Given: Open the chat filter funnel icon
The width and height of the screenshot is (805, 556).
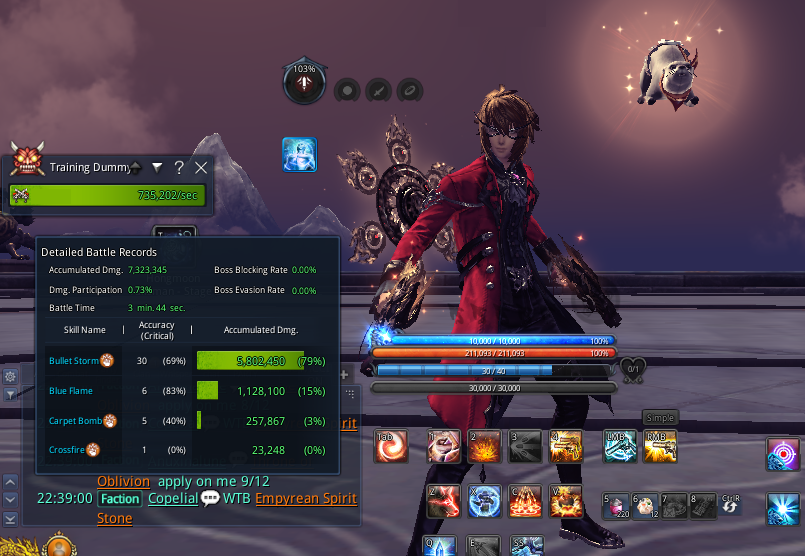Looking at the screenshot, I should pos(10,394).
